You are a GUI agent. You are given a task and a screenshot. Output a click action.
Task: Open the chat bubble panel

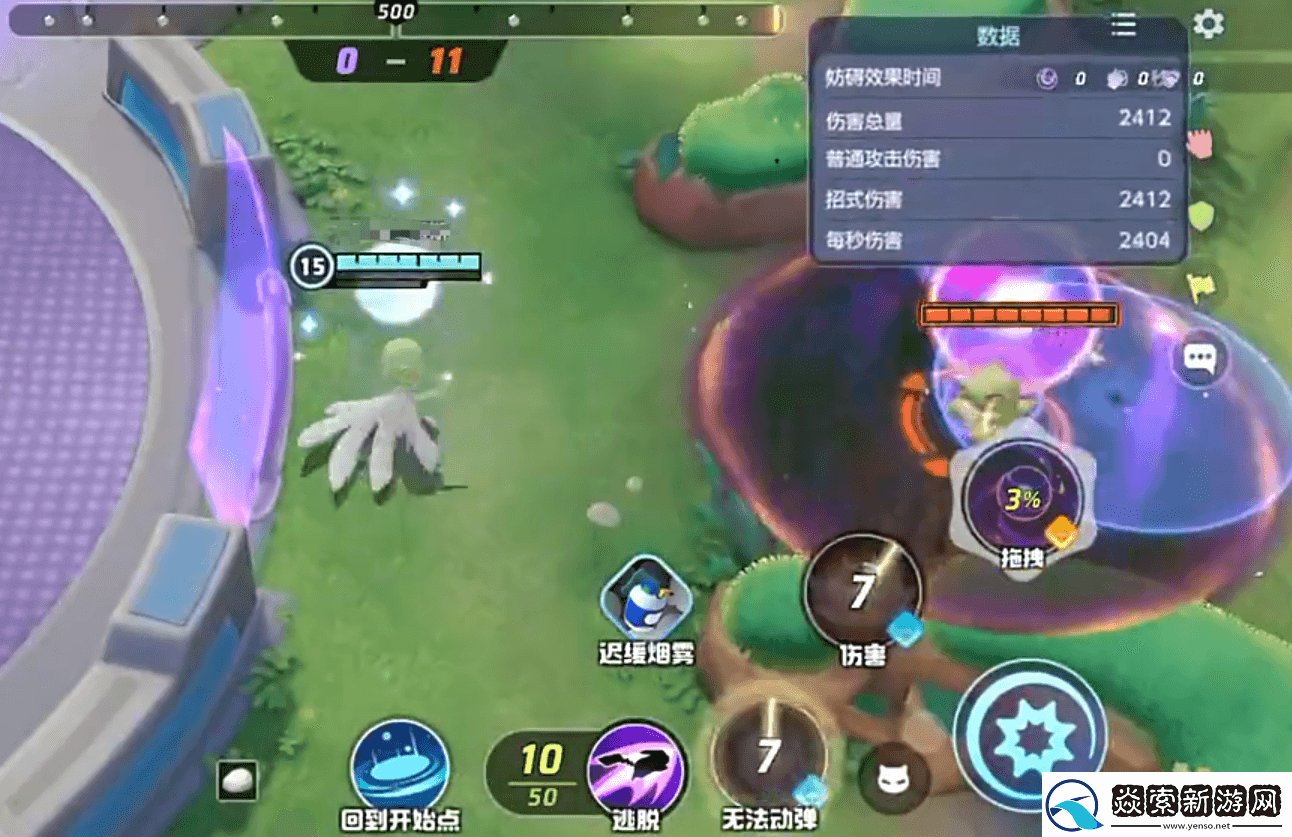(x=1200, y=358)
